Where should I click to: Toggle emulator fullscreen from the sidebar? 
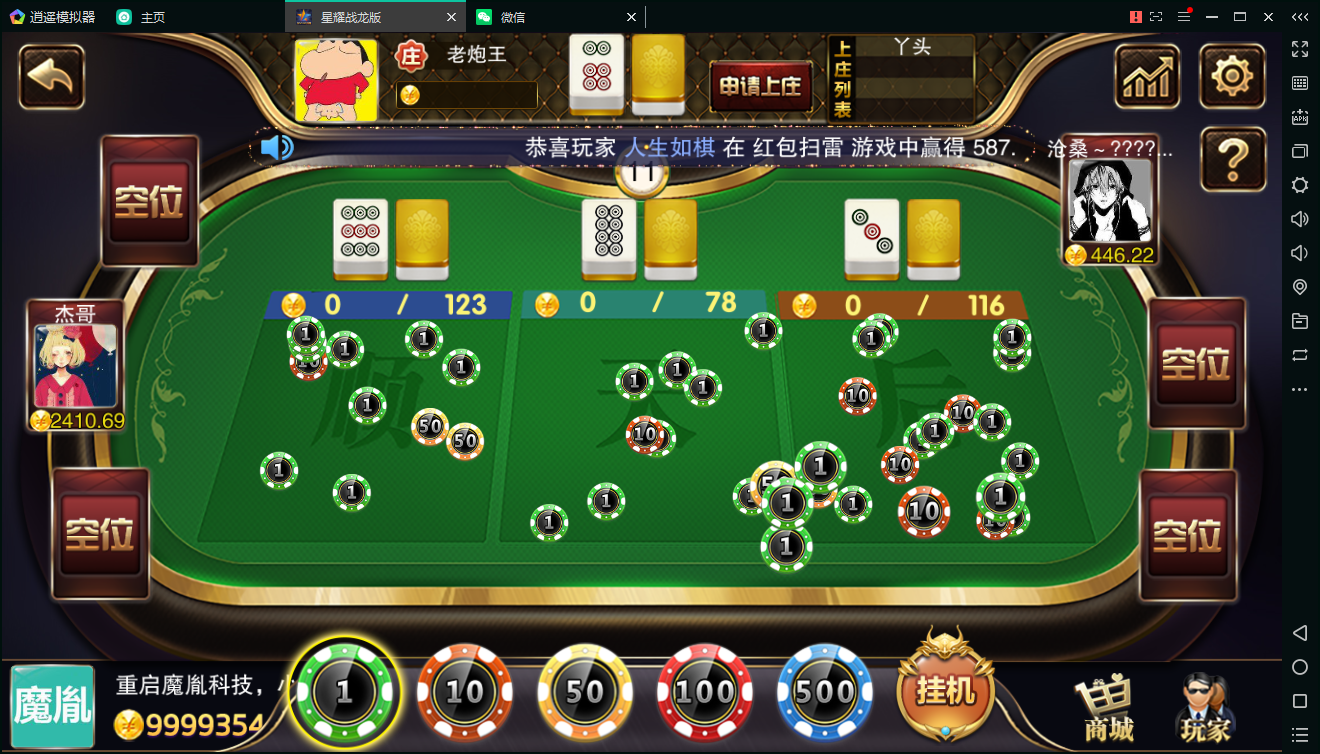[1299, 50]
